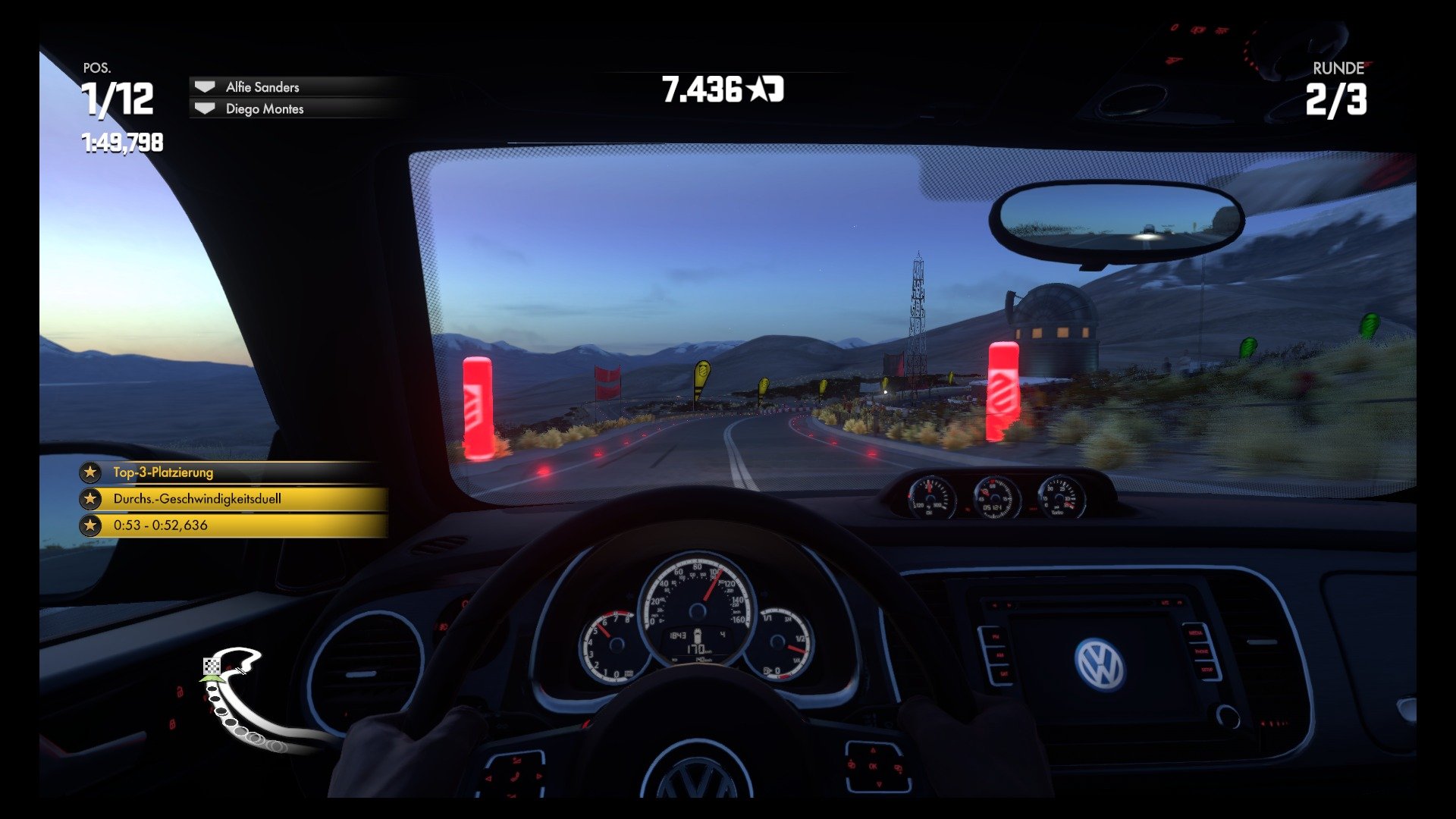Click the OK button on the right steering spoke
Viewport: 1456px width, 819px height.
(x=874, y=766)
